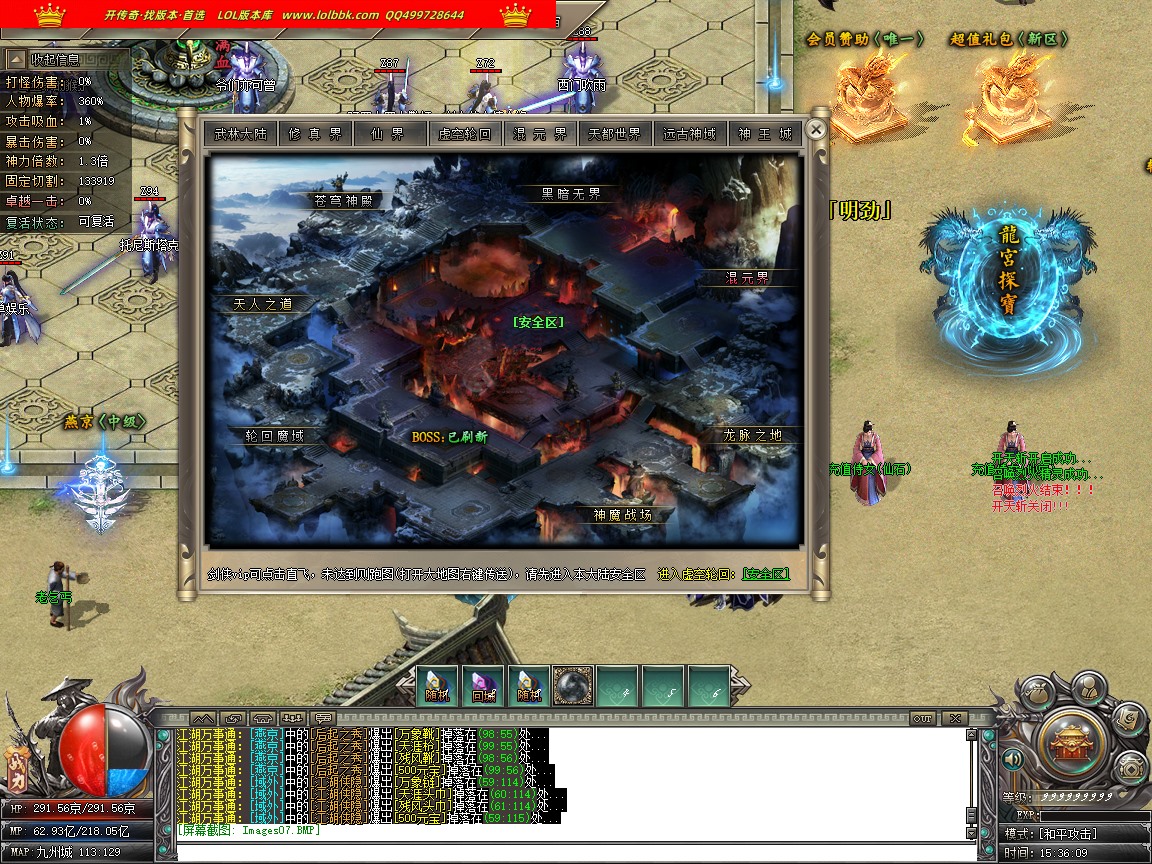Use the 回城 scroll in the hotbar
Screen dimensions: 1152x864
(x=483, y=686)
